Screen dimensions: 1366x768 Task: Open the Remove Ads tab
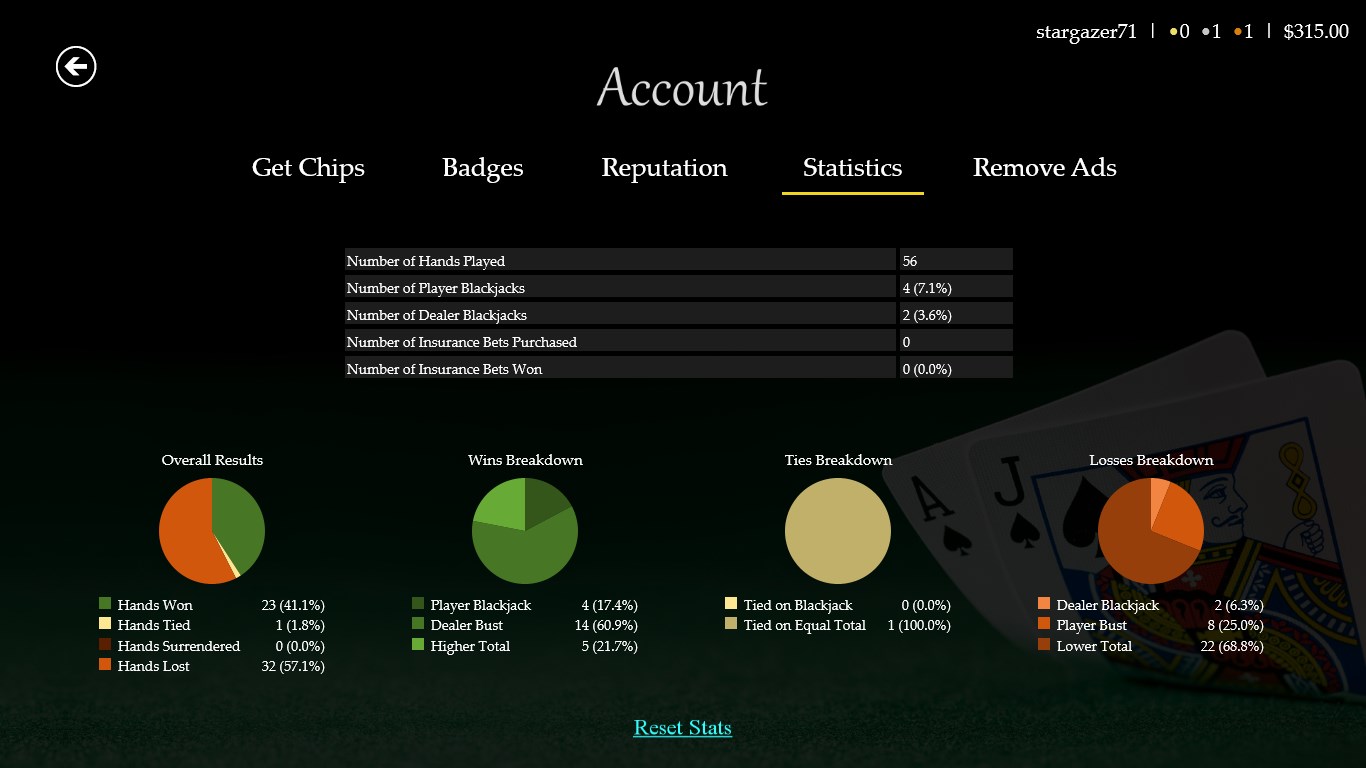coord(1044,168)
